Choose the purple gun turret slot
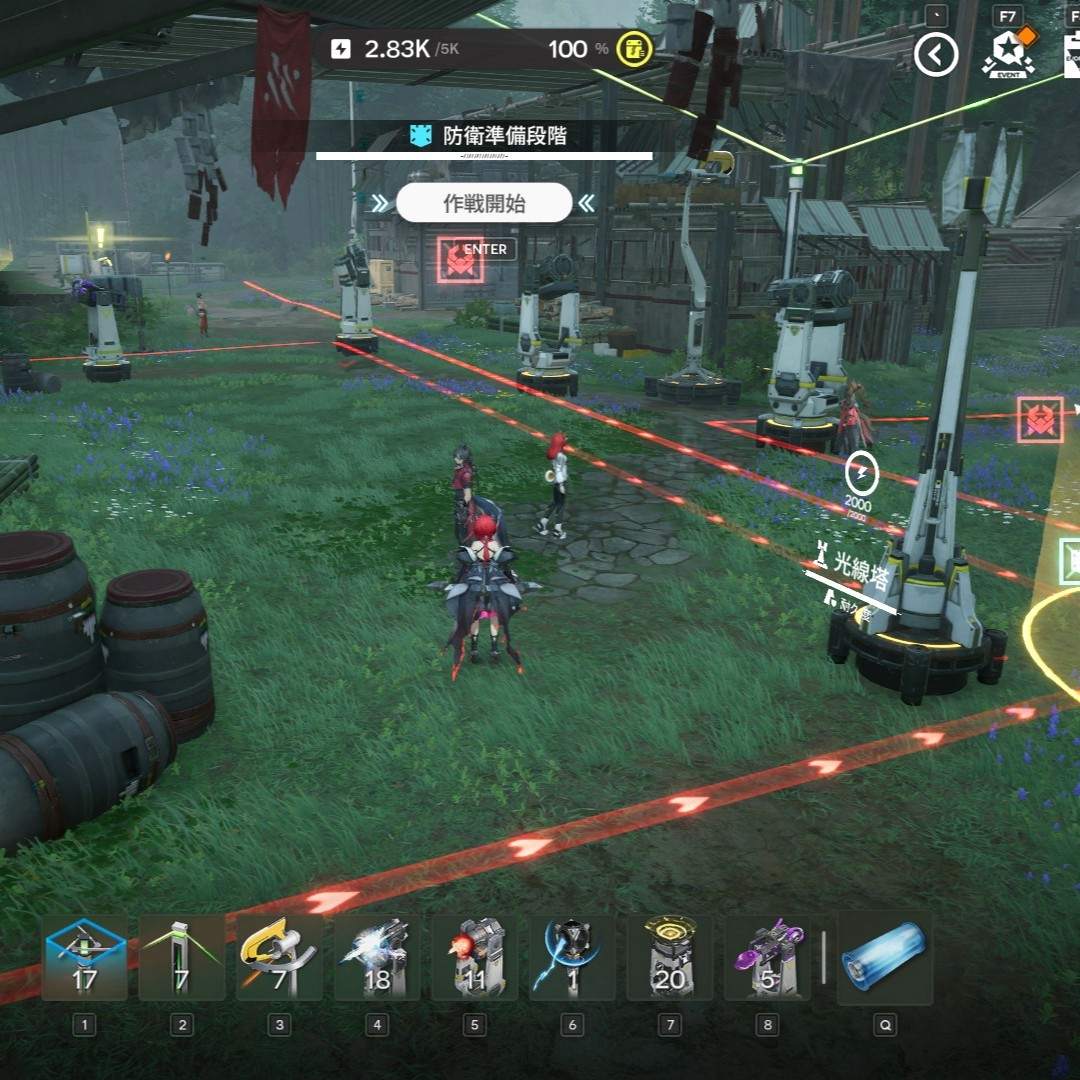The image size is (1080, 1080). [767, 959]
